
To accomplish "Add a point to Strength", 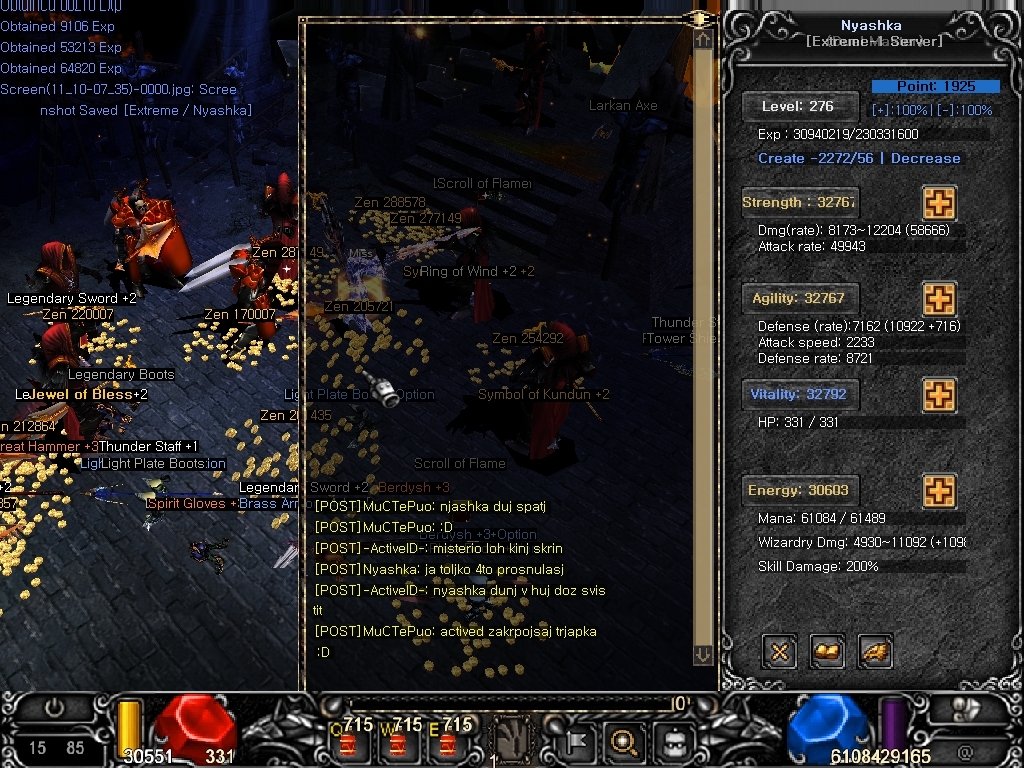I will coord(938,203).
